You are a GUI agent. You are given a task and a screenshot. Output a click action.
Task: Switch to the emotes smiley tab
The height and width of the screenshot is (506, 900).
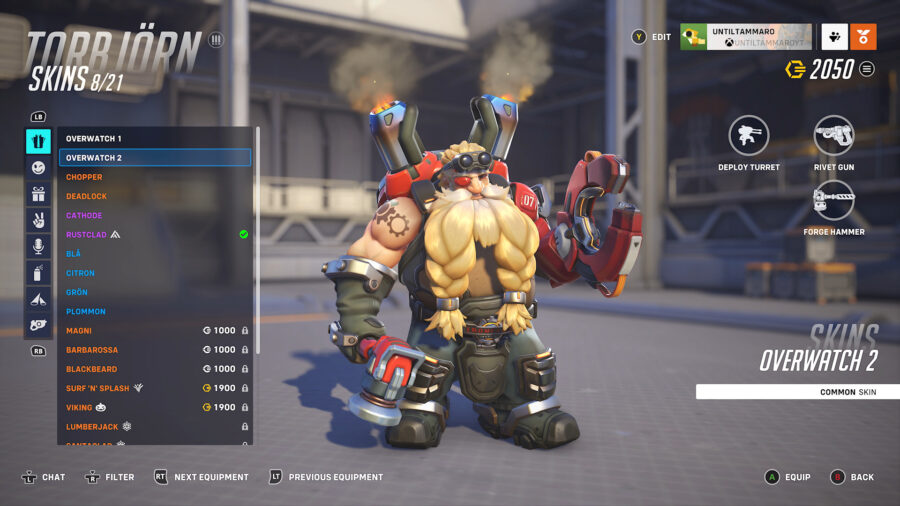(38, 168)
